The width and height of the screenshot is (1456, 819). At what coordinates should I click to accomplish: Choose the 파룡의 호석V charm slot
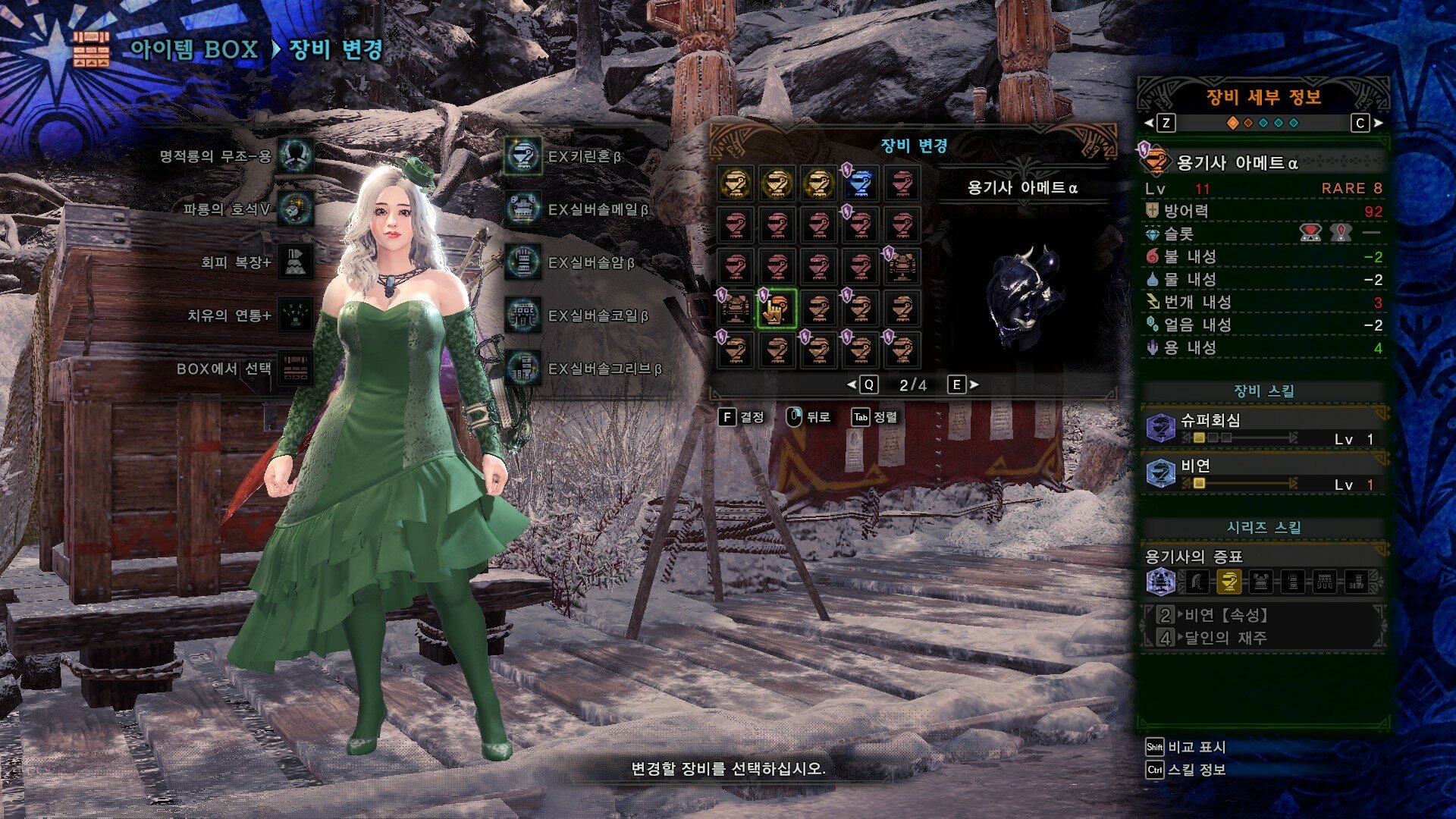(294, 209)
